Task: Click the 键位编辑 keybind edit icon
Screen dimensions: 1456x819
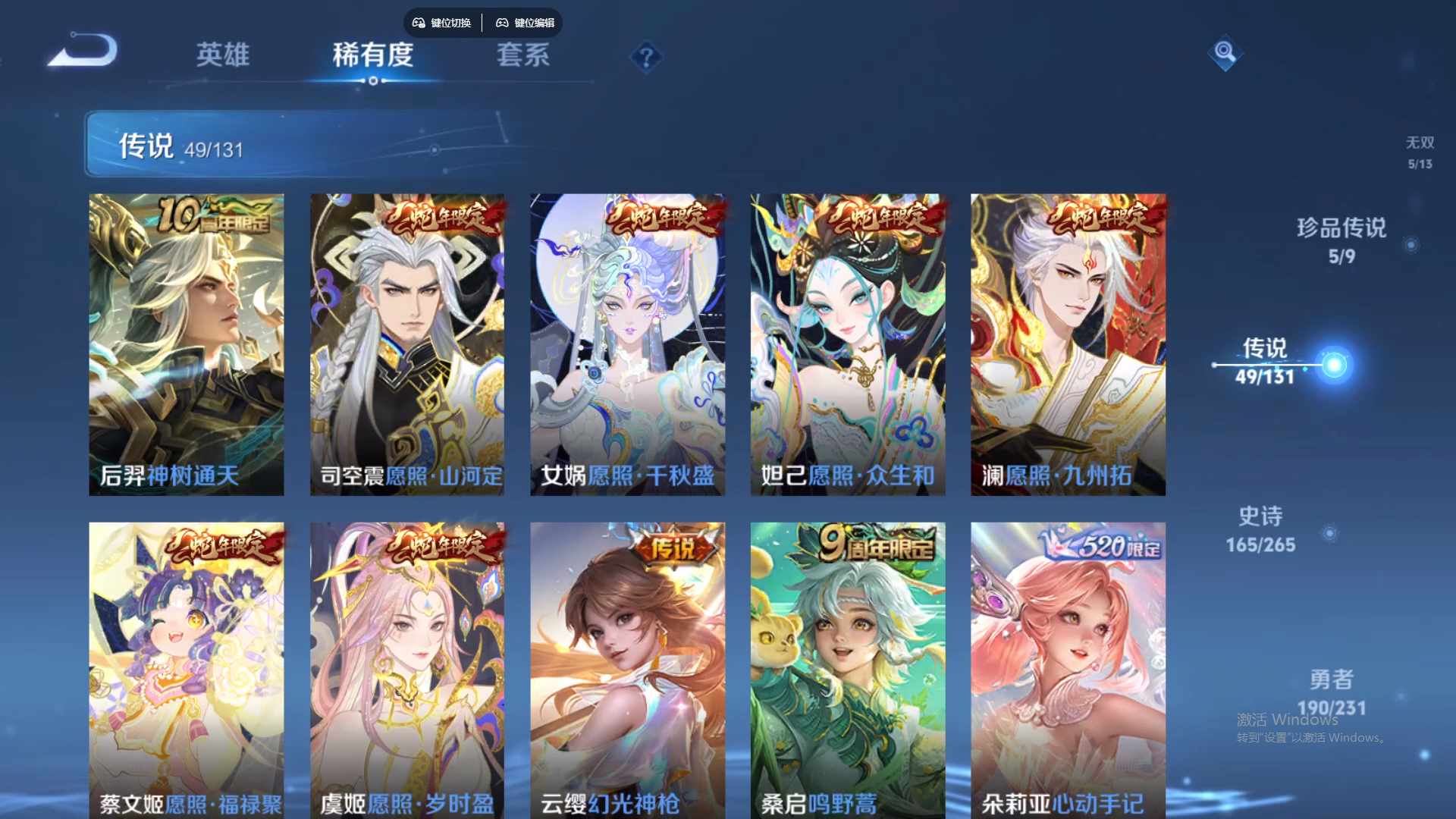Action: coord(526,23)
